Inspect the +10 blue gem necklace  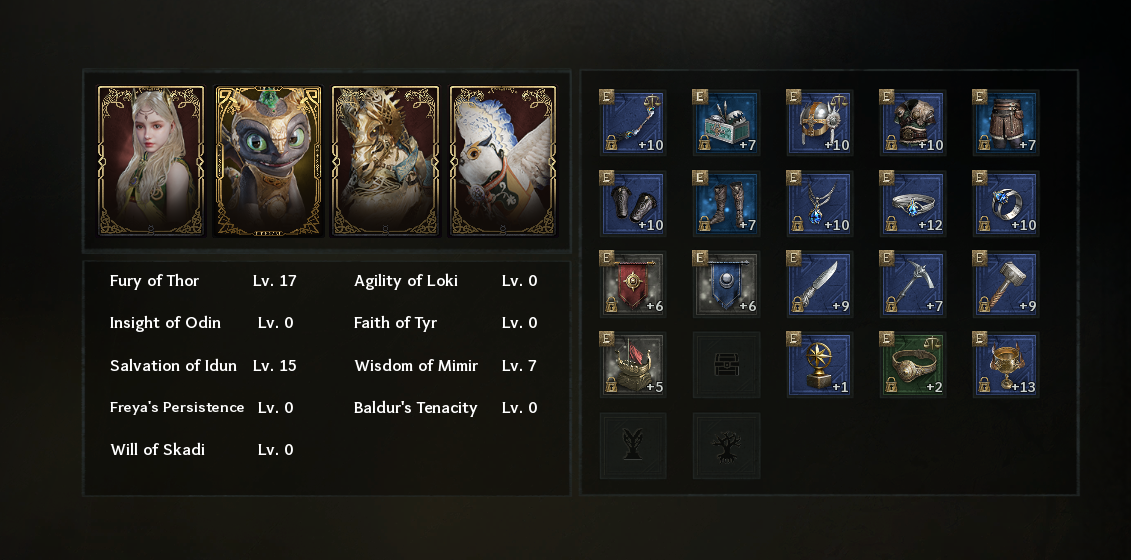pyautogui.click(x=820, y=204)
